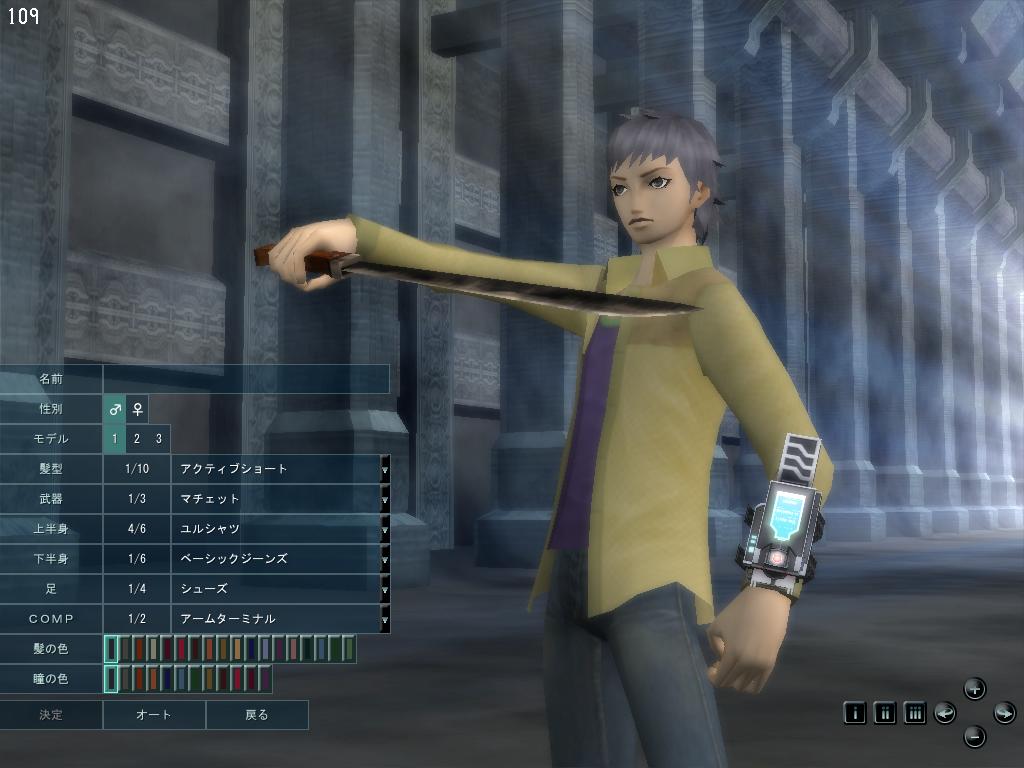Open the COMP dropdown アームターミナル

point(385,619)
